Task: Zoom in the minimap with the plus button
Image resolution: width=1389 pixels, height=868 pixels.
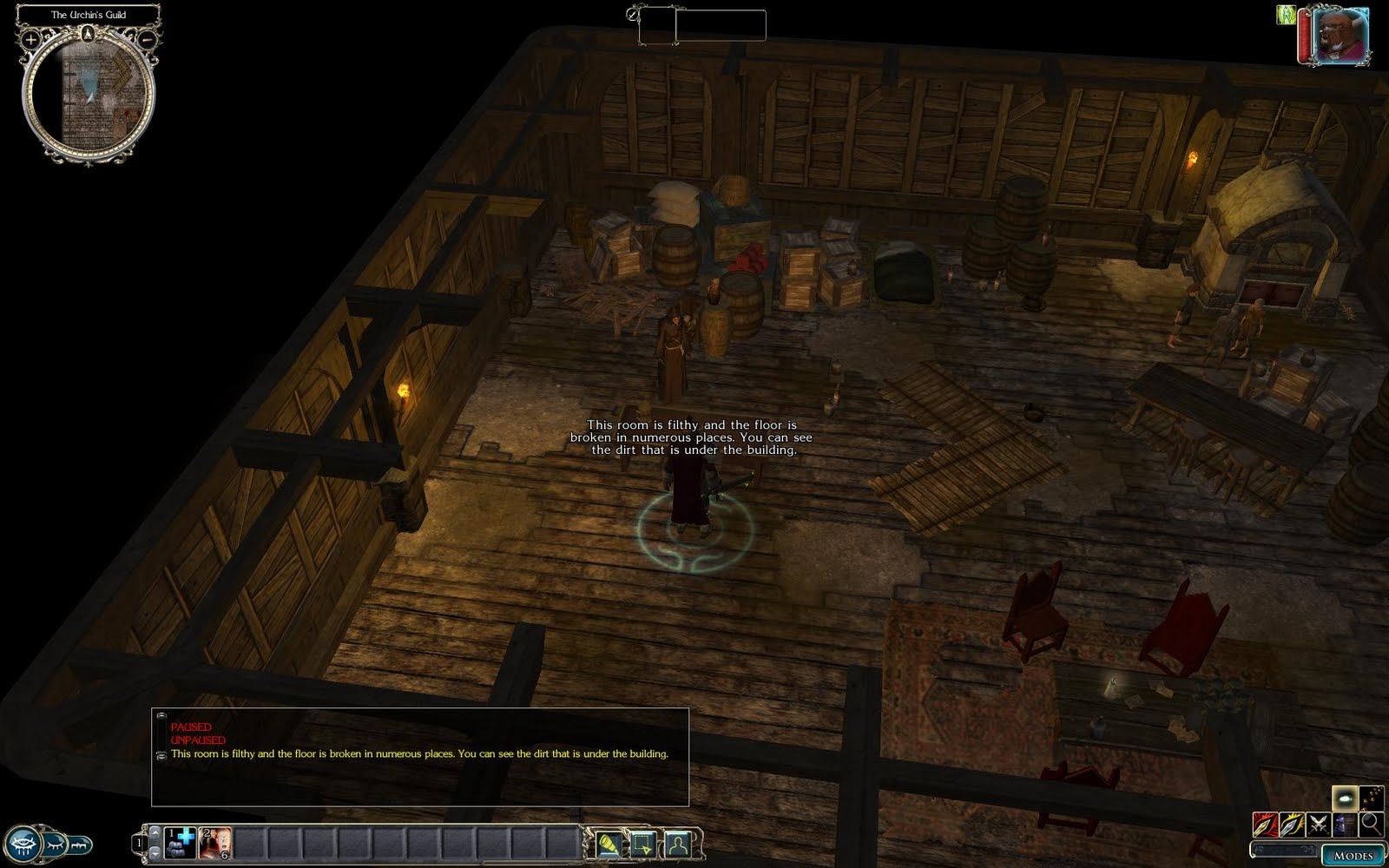Action: coord(31,39)
